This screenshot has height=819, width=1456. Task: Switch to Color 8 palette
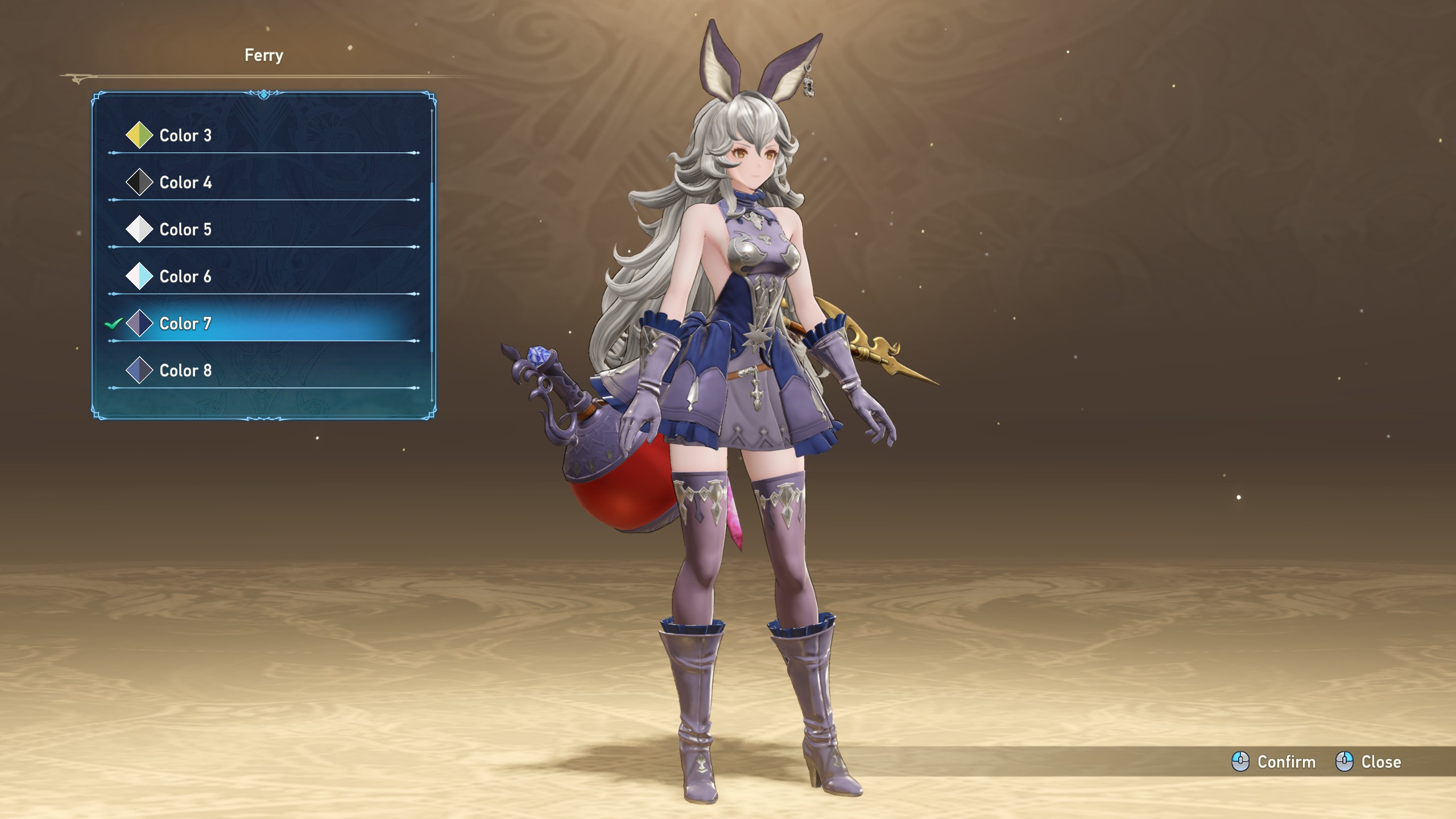185,371
